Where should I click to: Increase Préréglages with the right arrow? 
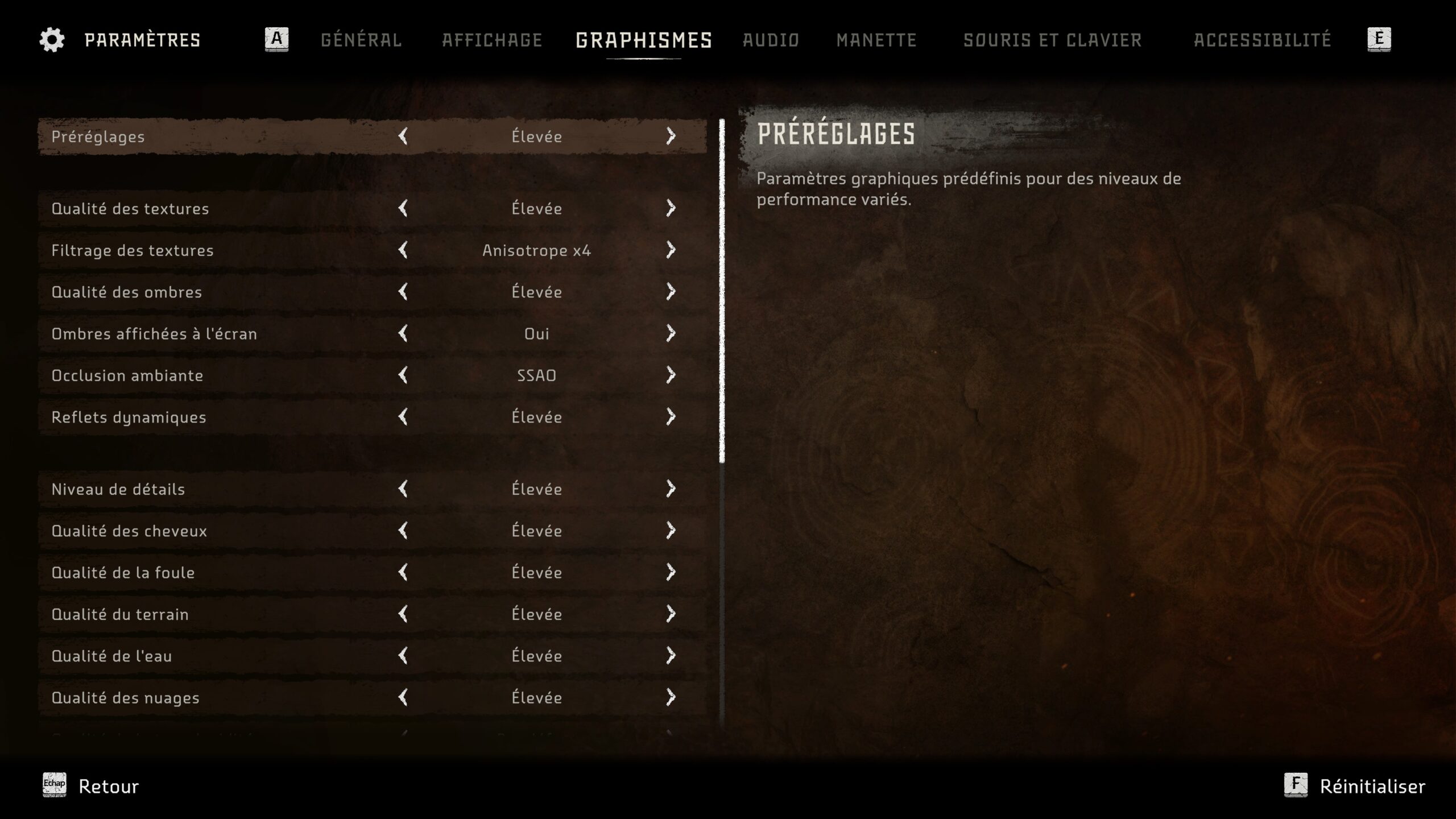click(671, 136)
